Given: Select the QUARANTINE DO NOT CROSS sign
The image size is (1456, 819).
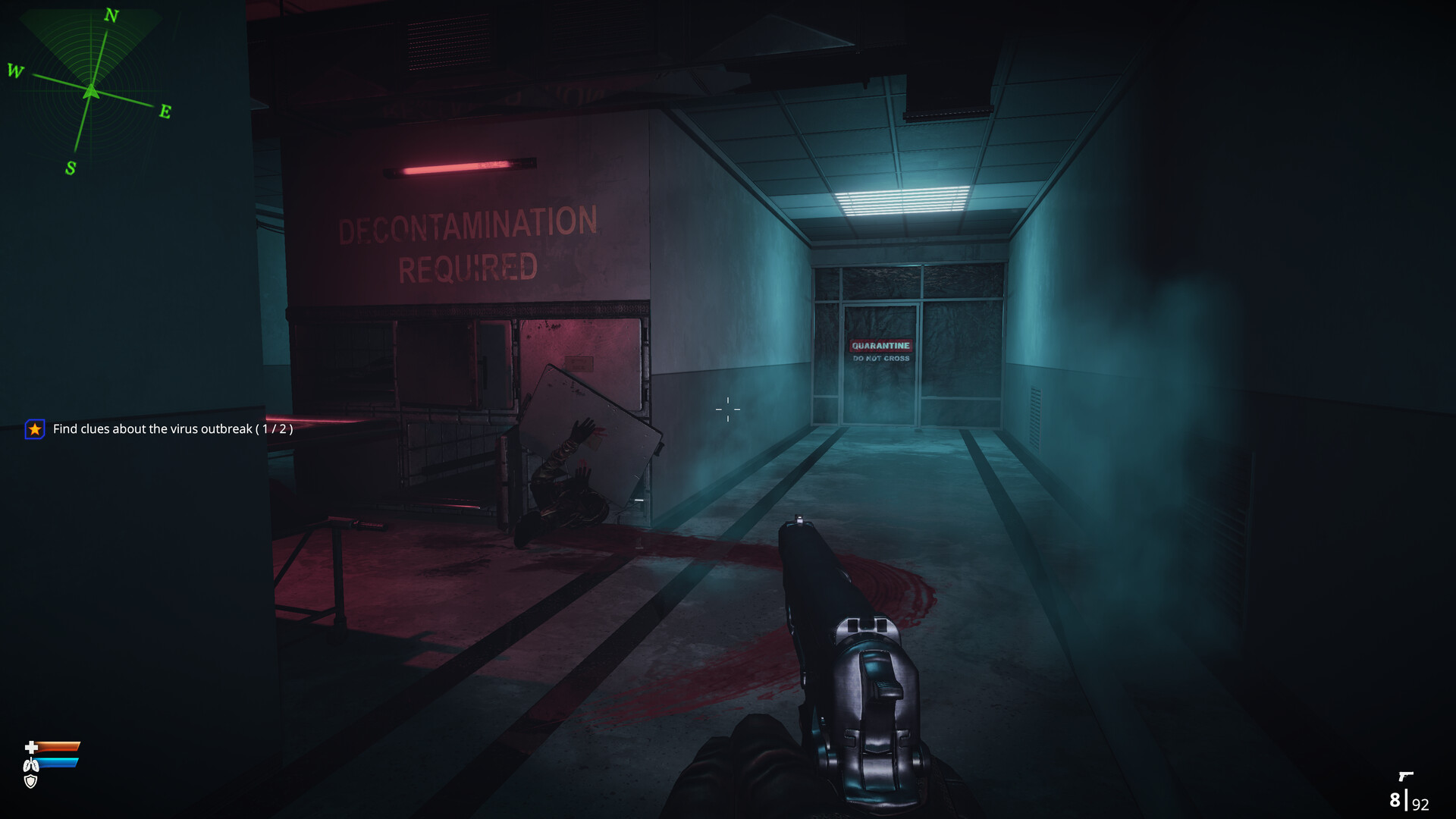Looking at the screenshot, I should (880, 350).
